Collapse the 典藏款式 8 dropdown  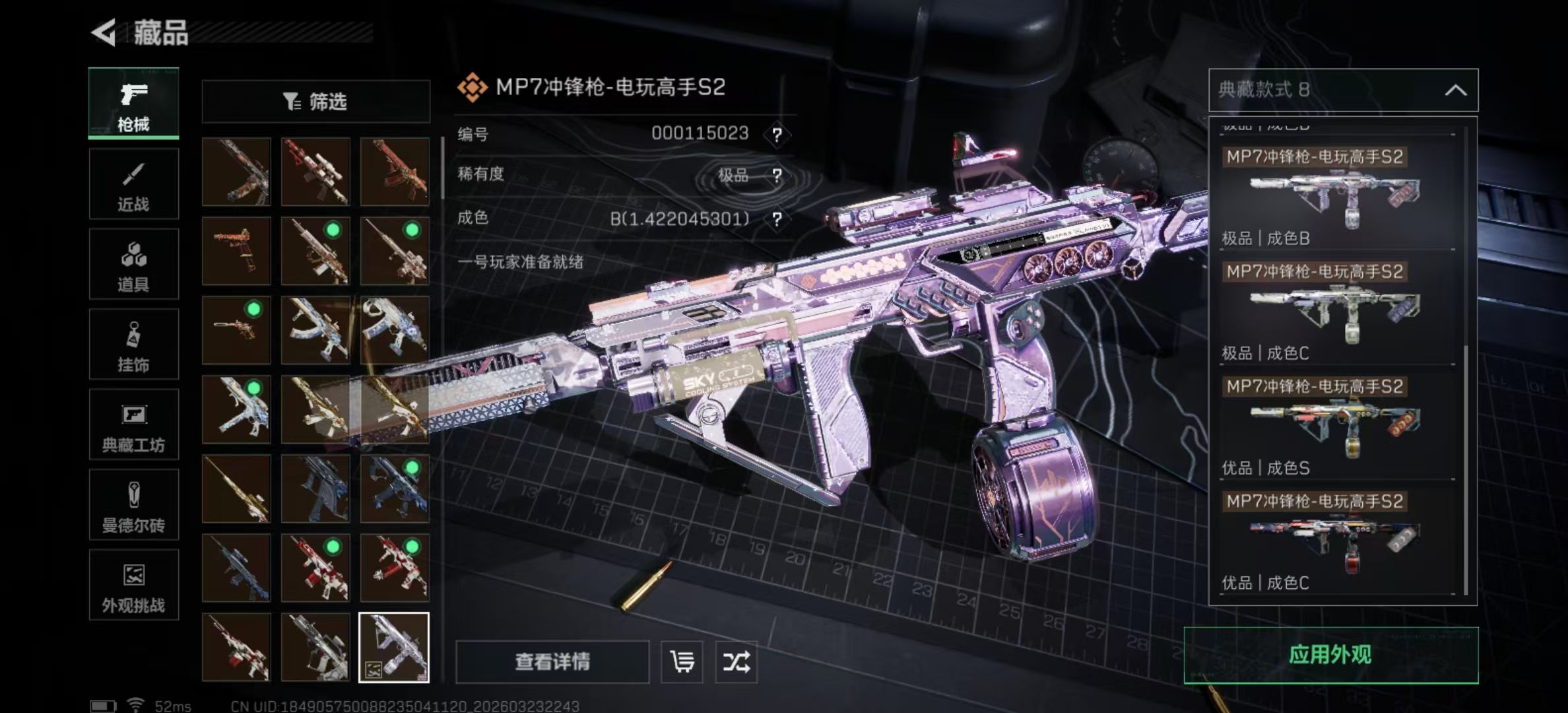click(1455, 90)
